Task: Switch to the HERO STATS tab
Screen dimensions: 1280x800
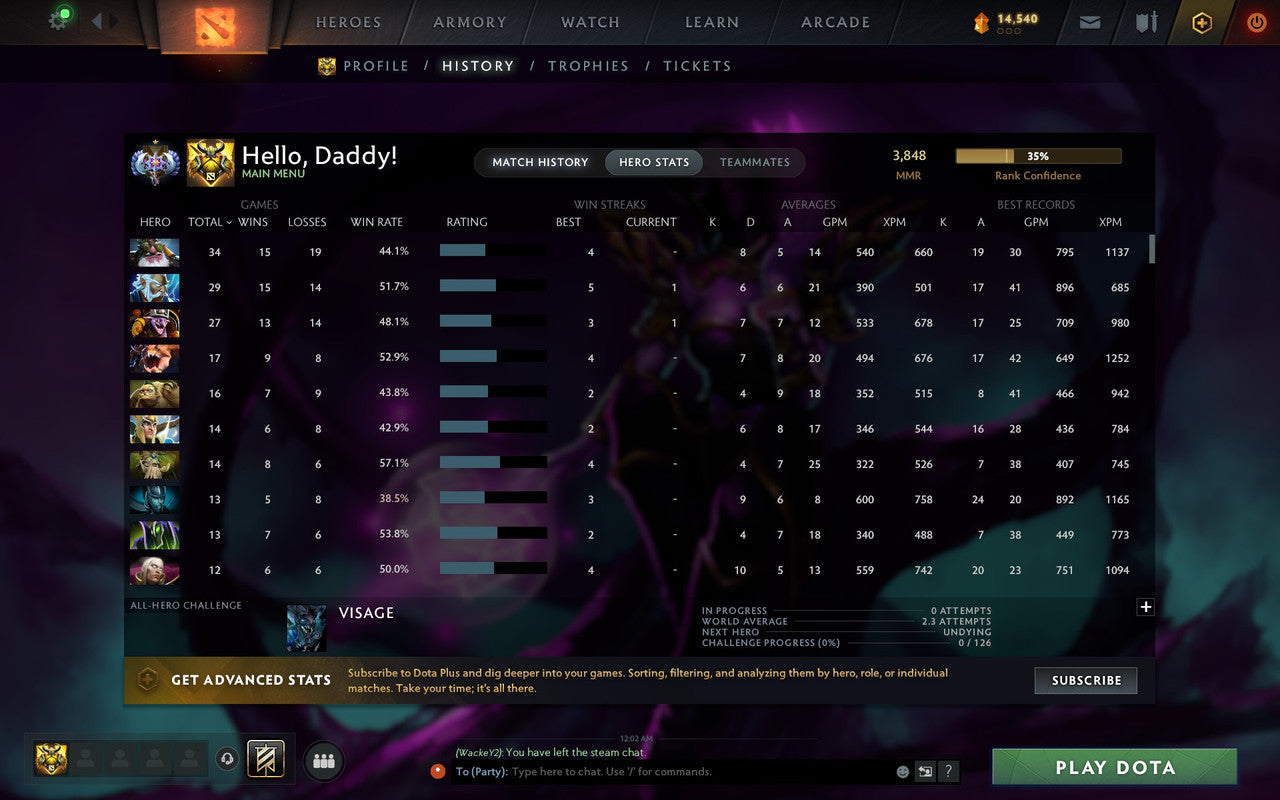Action: 653,162
